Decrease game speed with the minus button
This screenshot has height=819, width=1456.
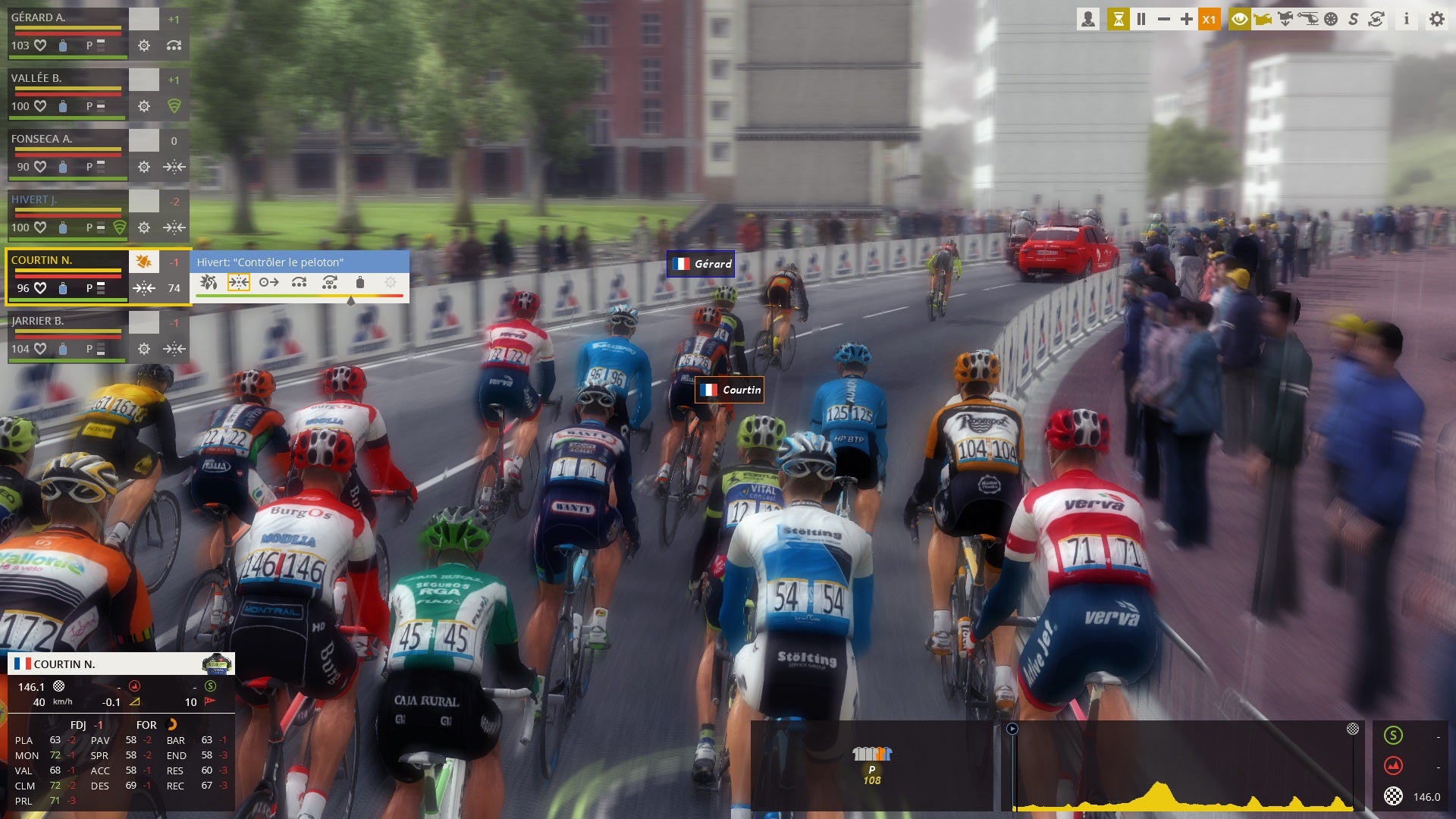pos(1164,19)
